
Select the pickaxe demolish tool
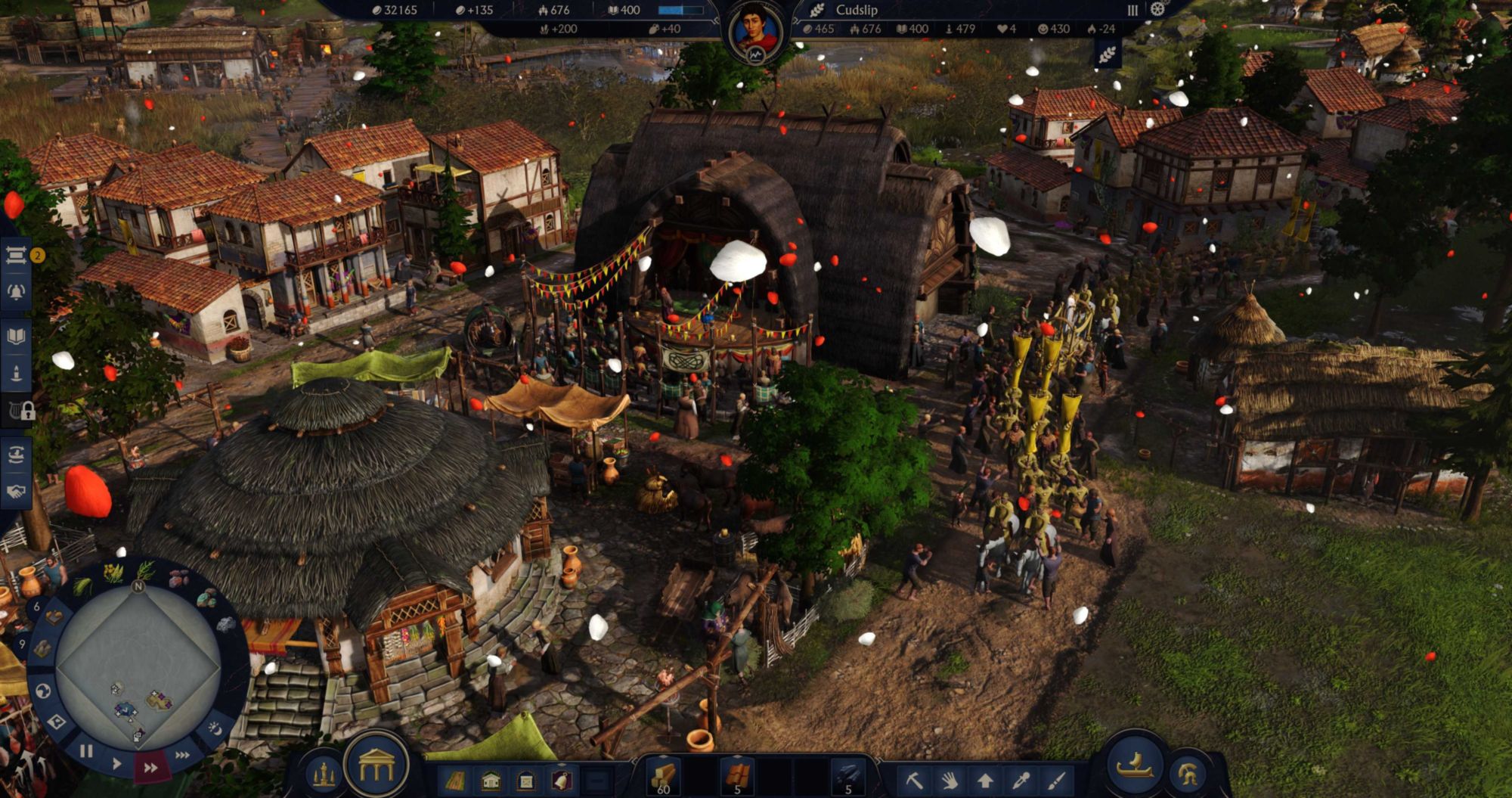[x=914, y=779]
